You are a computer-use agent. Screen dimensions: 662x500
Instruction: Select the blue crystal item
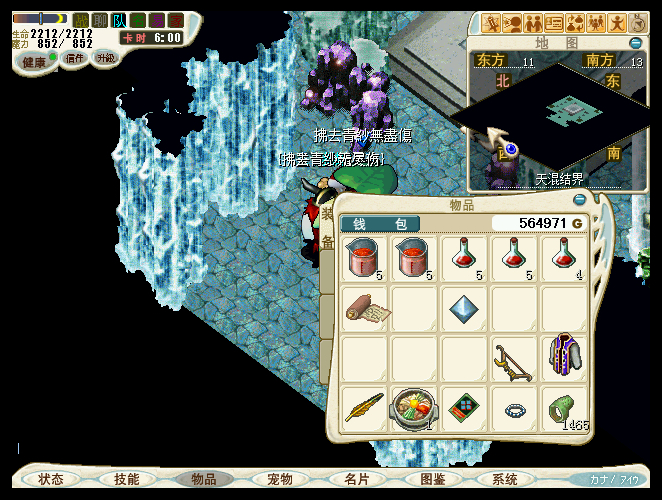[465, 308]
